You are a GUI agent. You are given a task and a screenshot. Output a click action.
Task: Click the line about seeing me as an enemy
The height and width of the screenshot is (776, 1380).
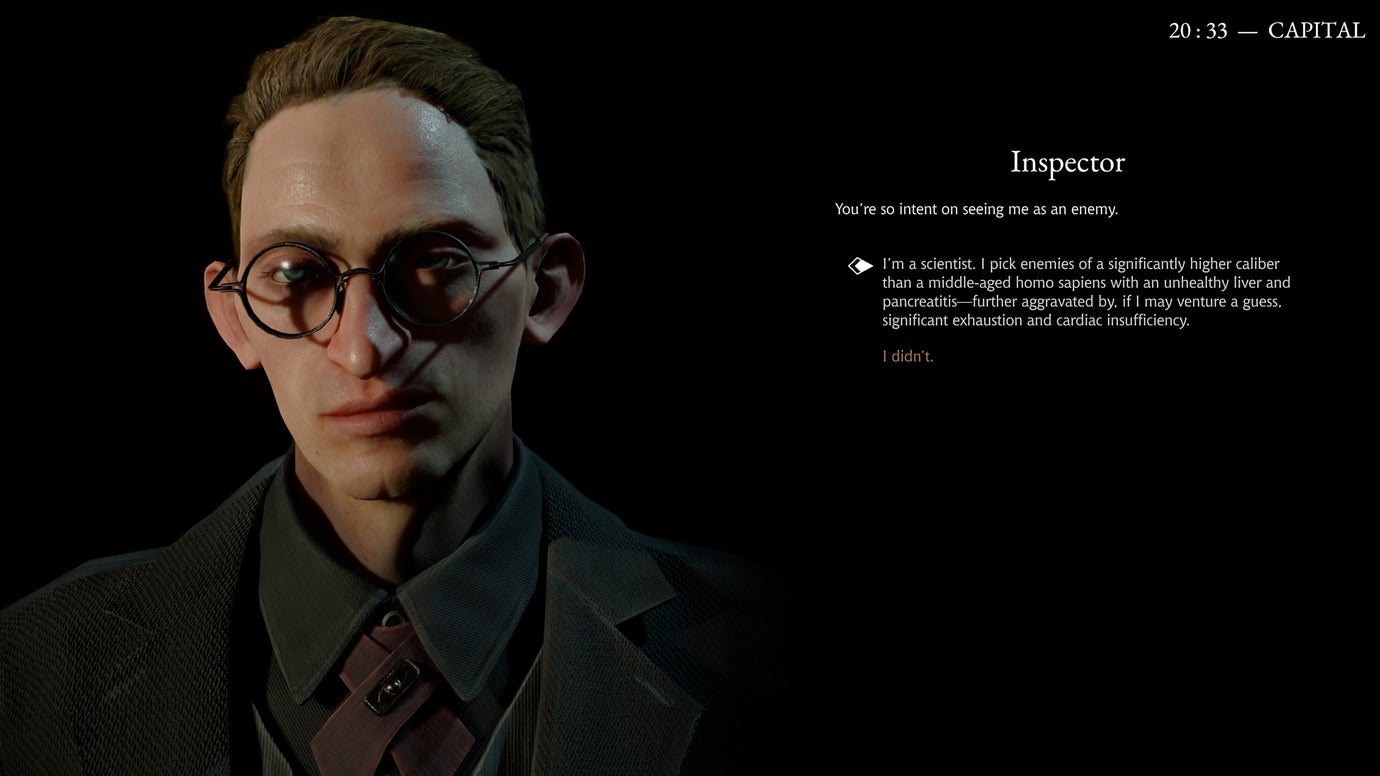pos(976,209)
